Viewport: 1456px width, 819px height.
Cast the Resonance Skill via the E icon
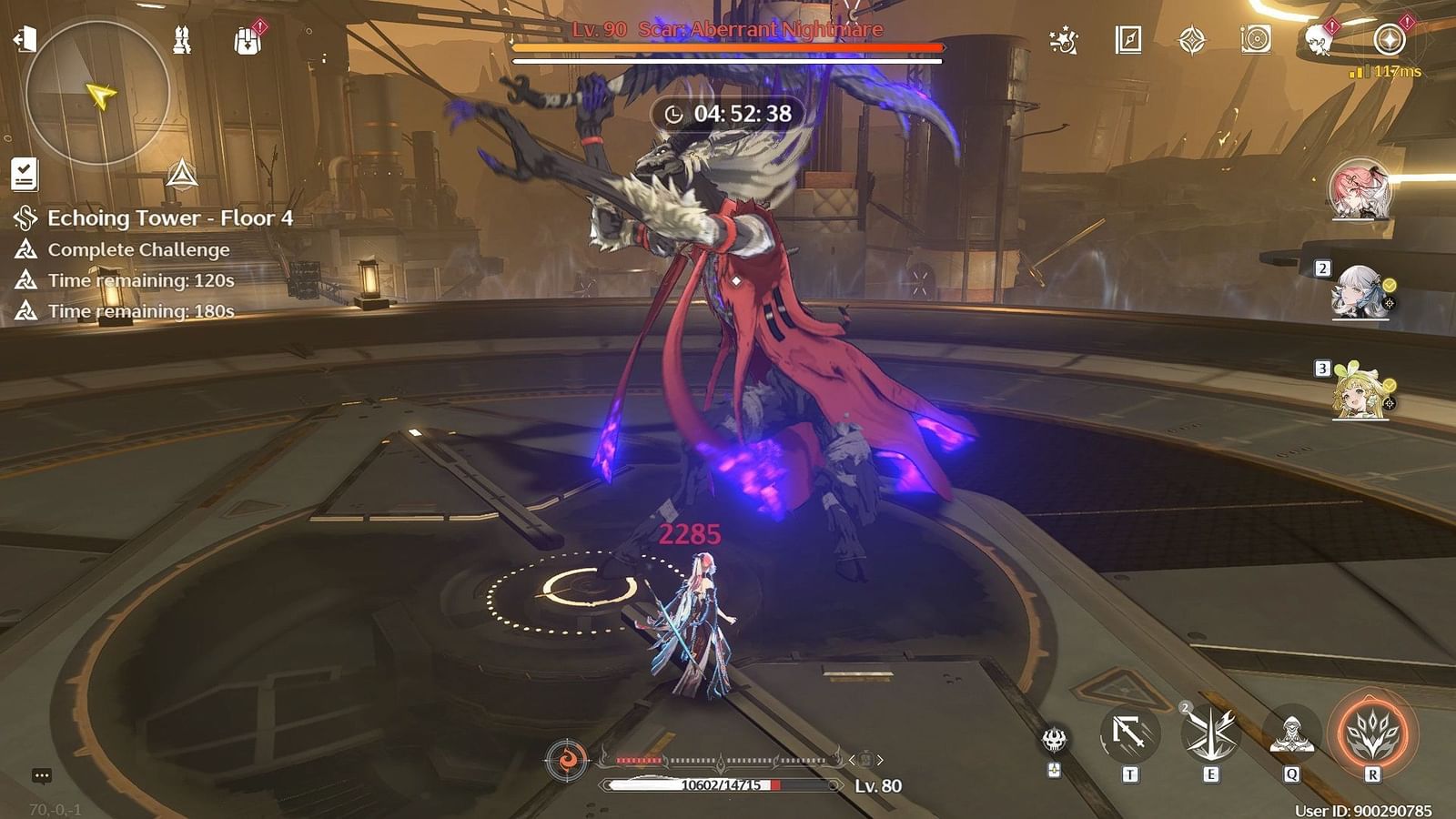(x=1210, y=734)
